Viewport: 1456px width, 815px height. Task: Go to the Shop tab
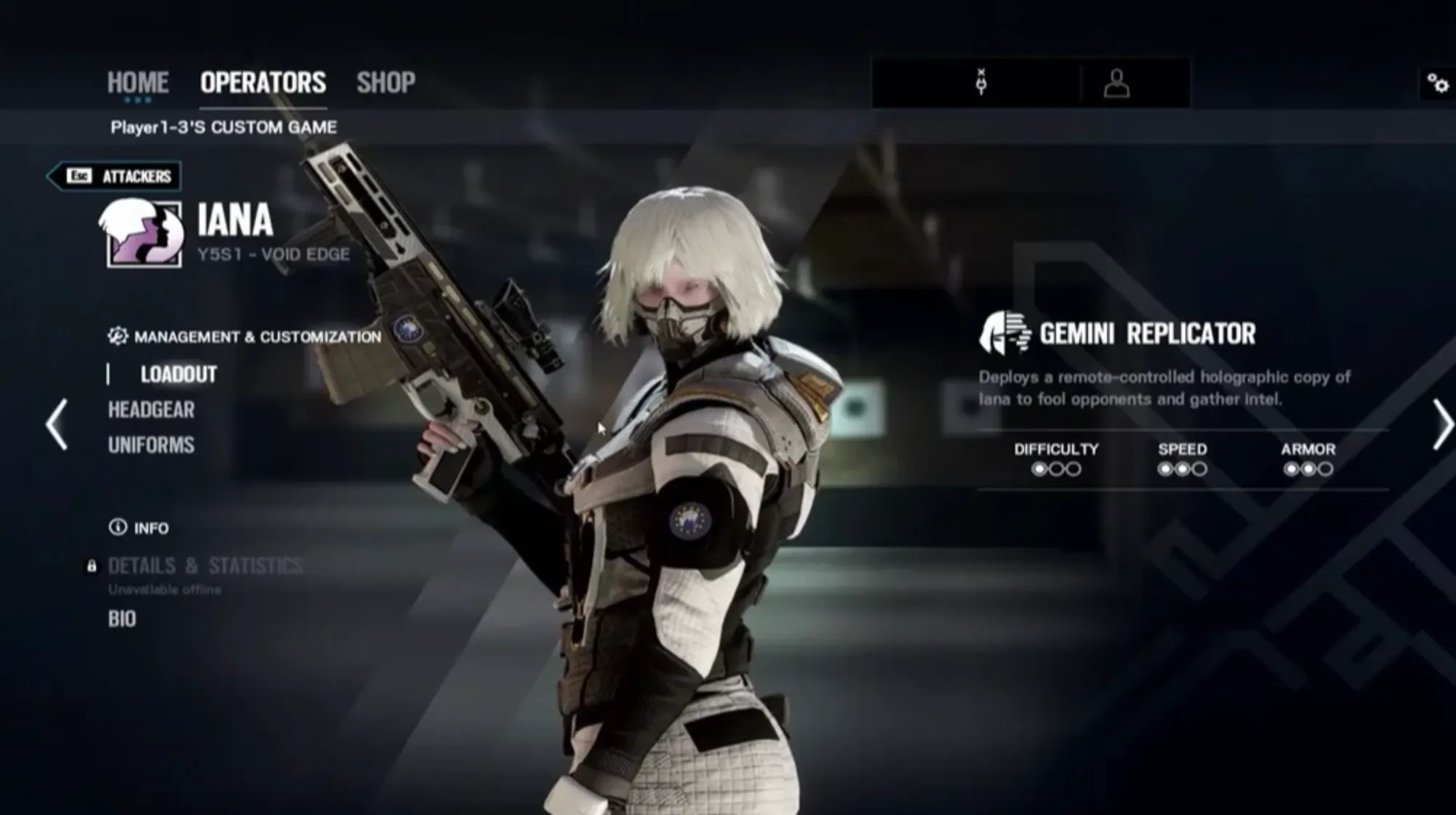385,82
